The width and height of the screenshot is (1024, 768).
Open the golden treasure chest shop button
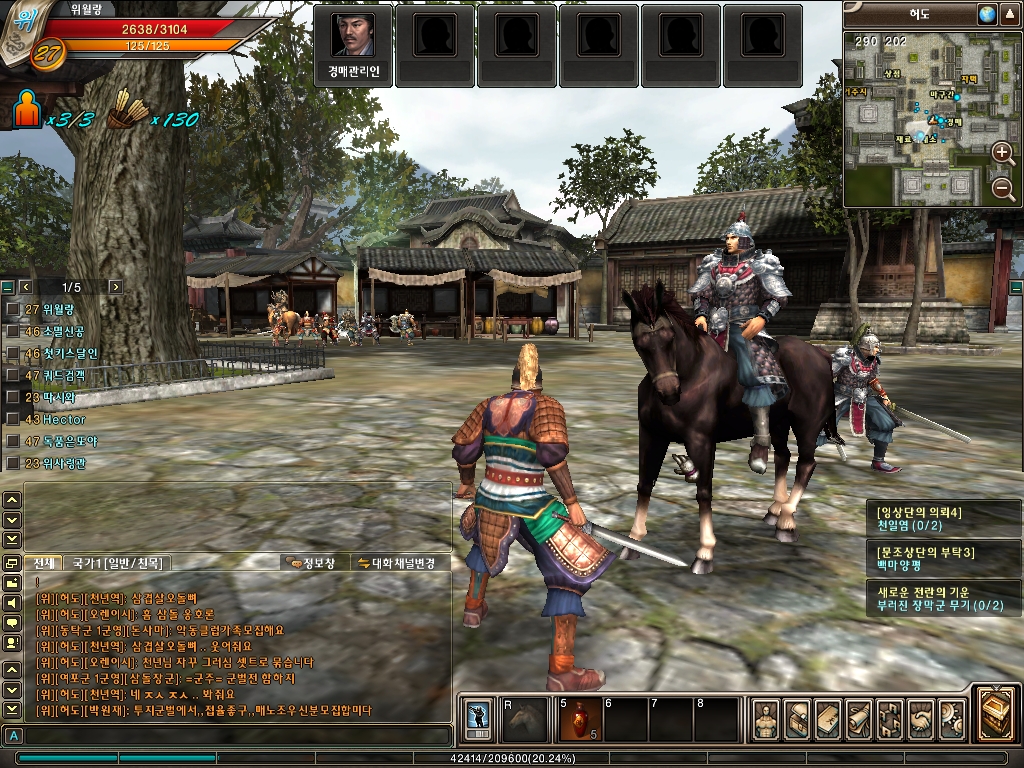pos(996,711)
